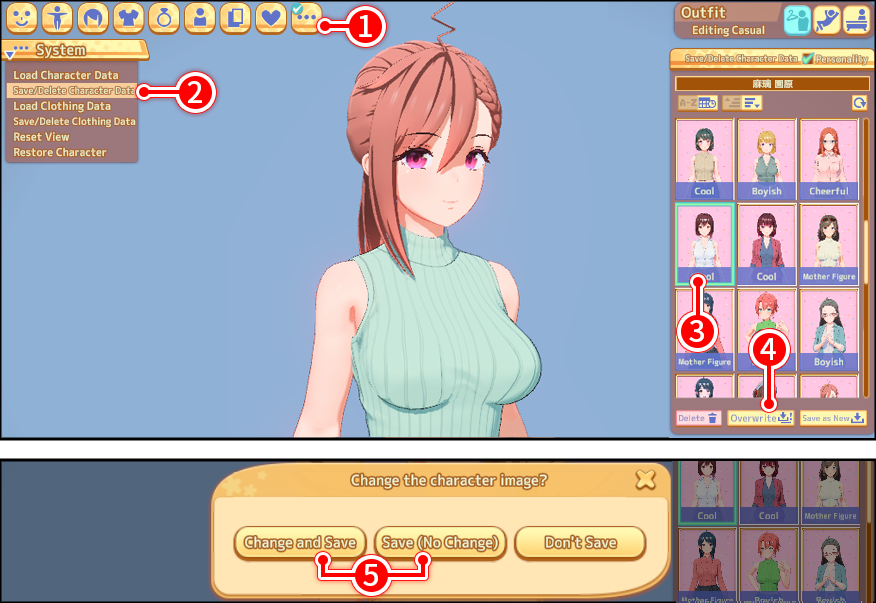Close the change image dialog
This screenshot has width=876, height=603.
tap(645, 480)
